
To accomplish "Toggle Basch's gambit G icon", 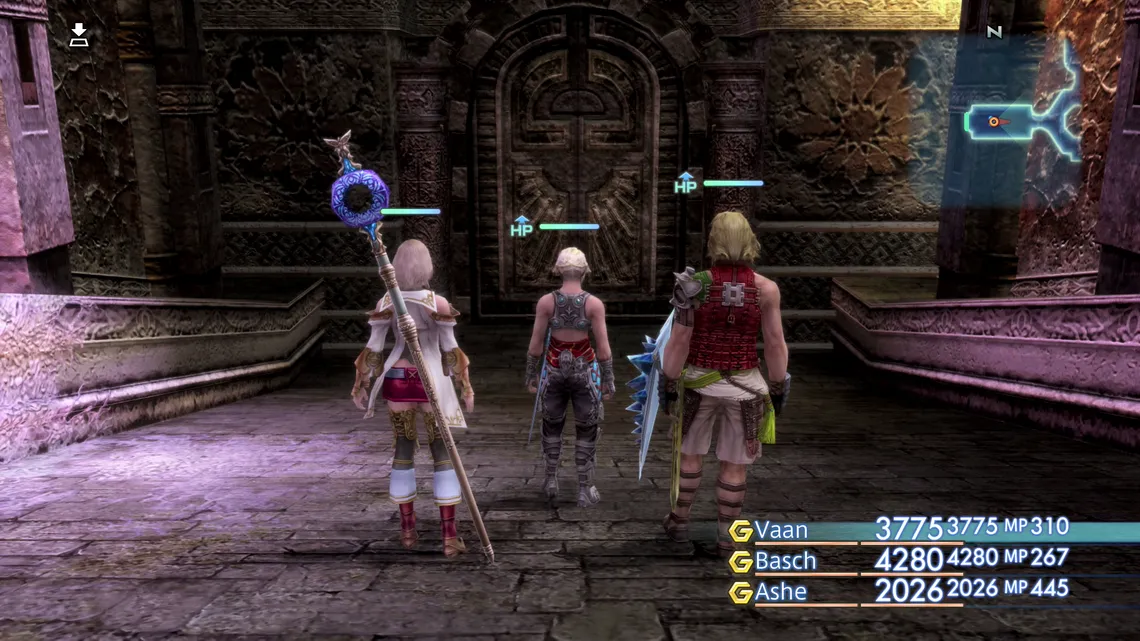I will coord(740,562).
